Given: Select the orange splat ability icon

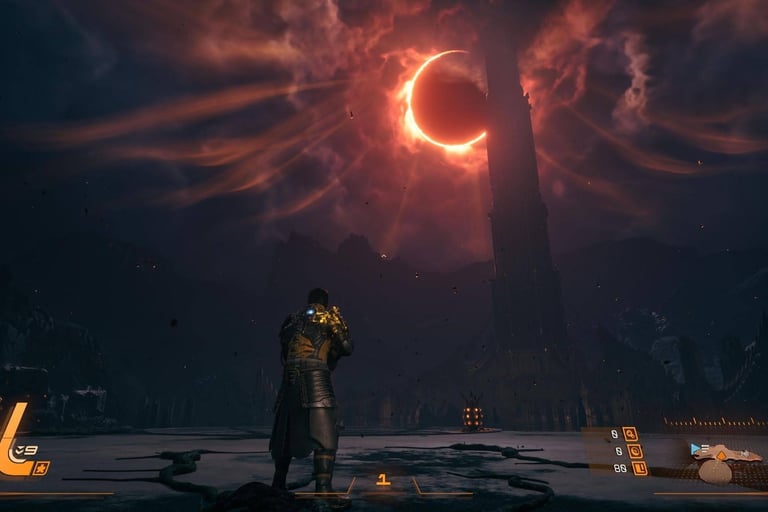Looking at the screenshot, I should click(40, 468).
